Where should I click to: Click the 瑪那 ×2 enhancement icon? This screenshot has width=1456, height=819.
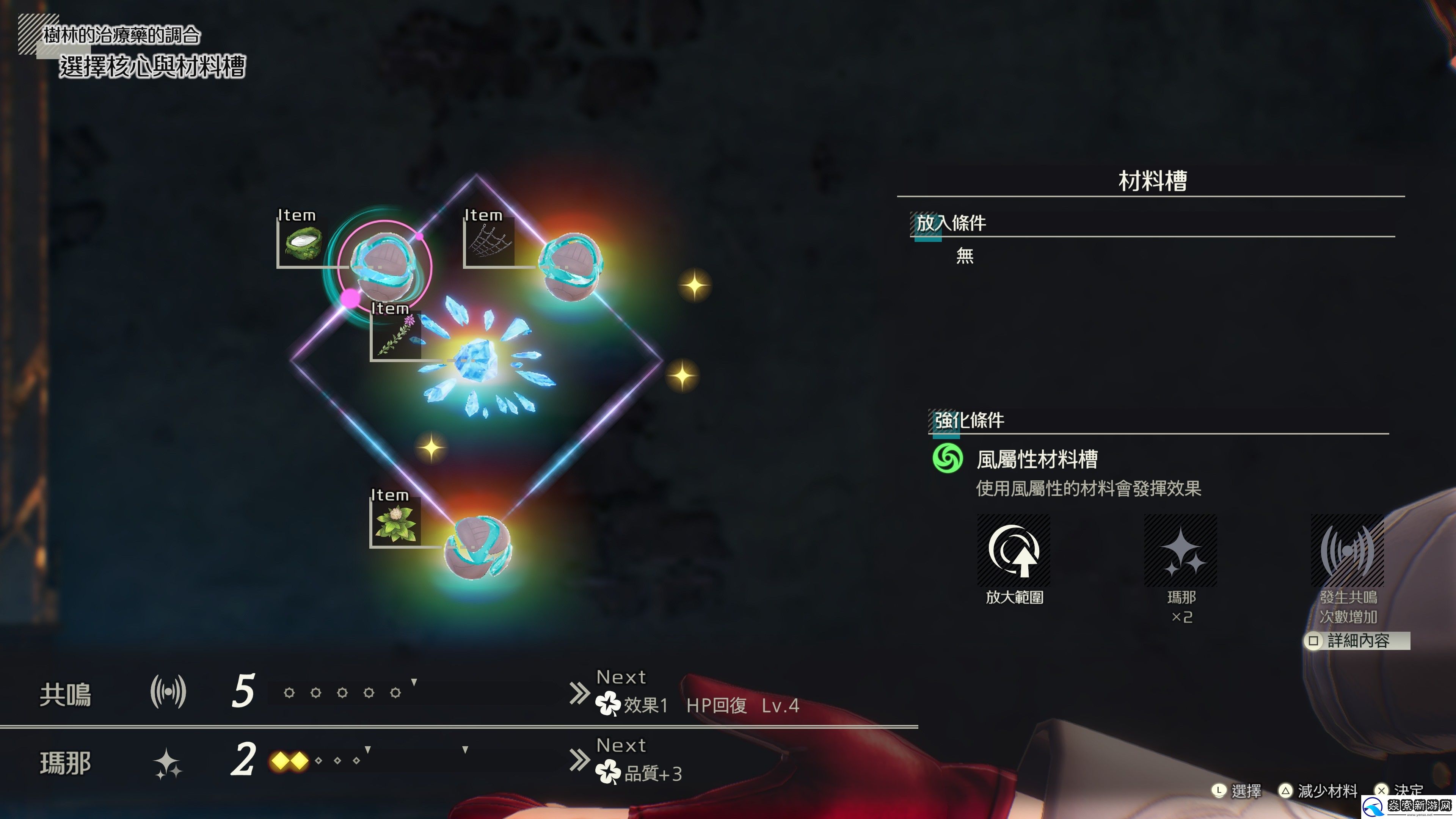1181,551
